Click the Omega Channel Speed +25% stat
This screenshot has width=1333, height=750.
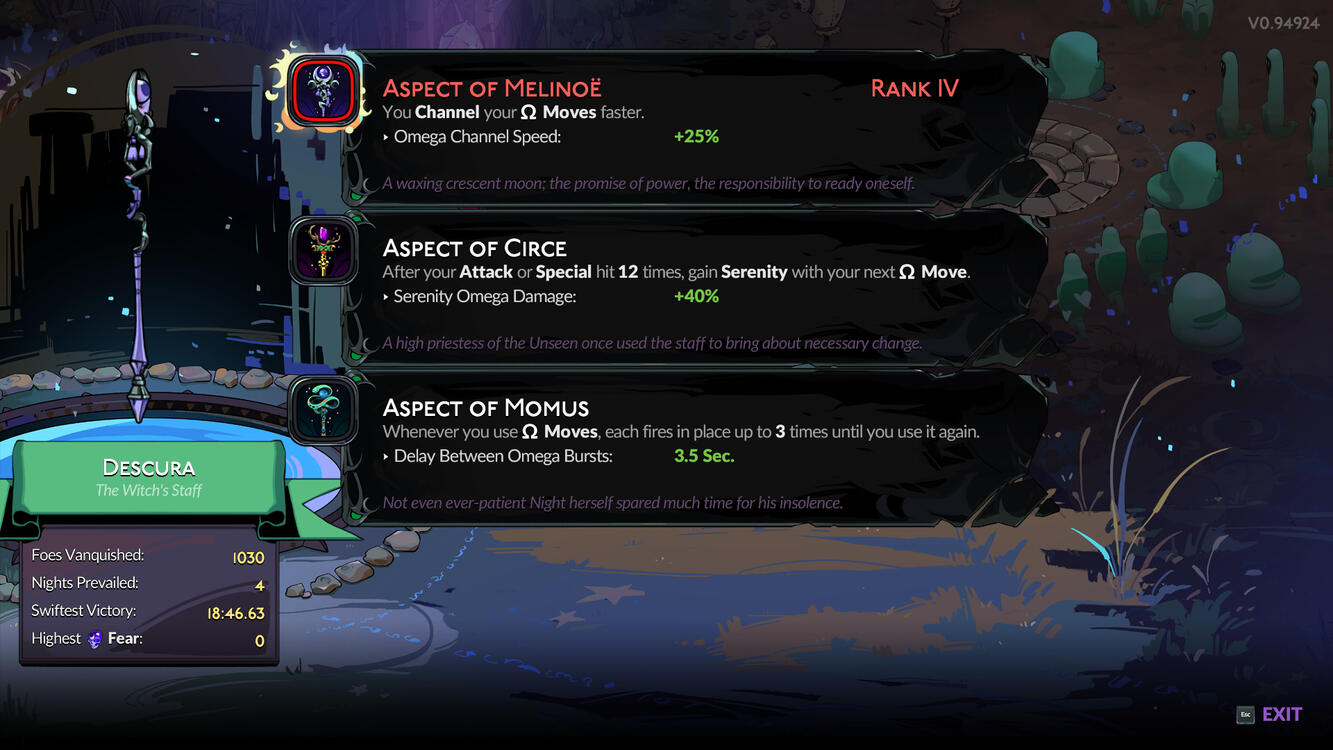[696, 136]
